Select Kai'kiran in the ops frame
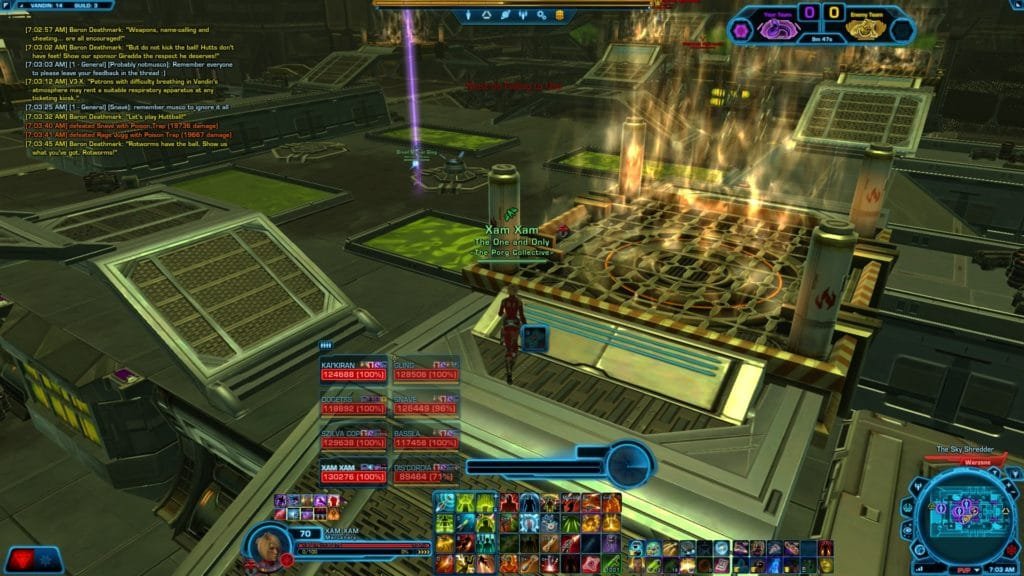 [x=353, y=370]
